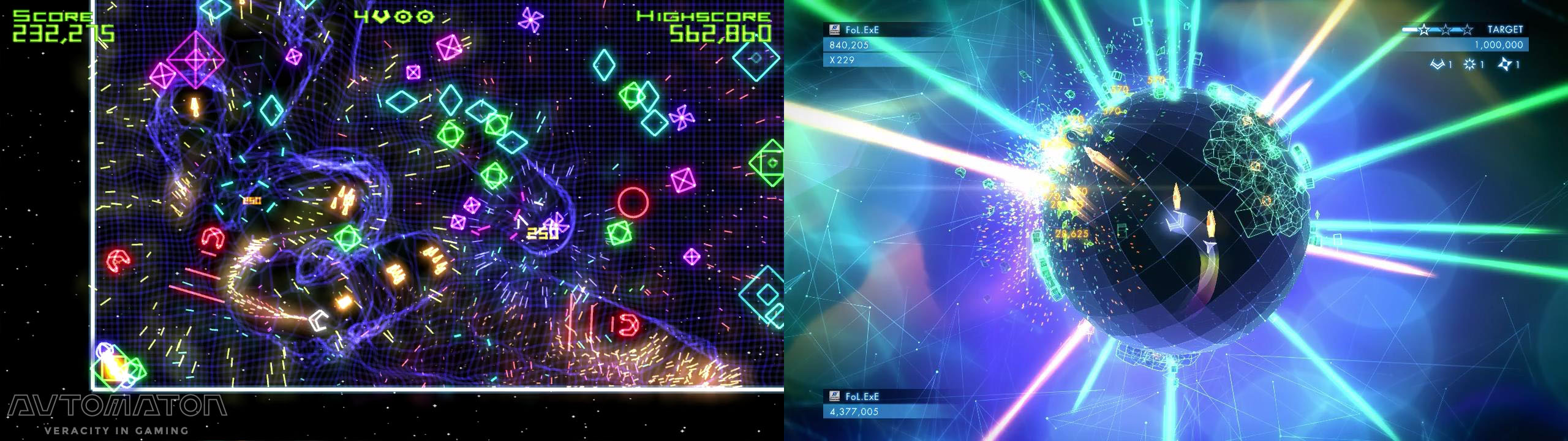Image resolution: width=1568 pixels, height=441 pixels.
Task: Toggle the first star on the rating bar
Action: tap(1424, 29)
